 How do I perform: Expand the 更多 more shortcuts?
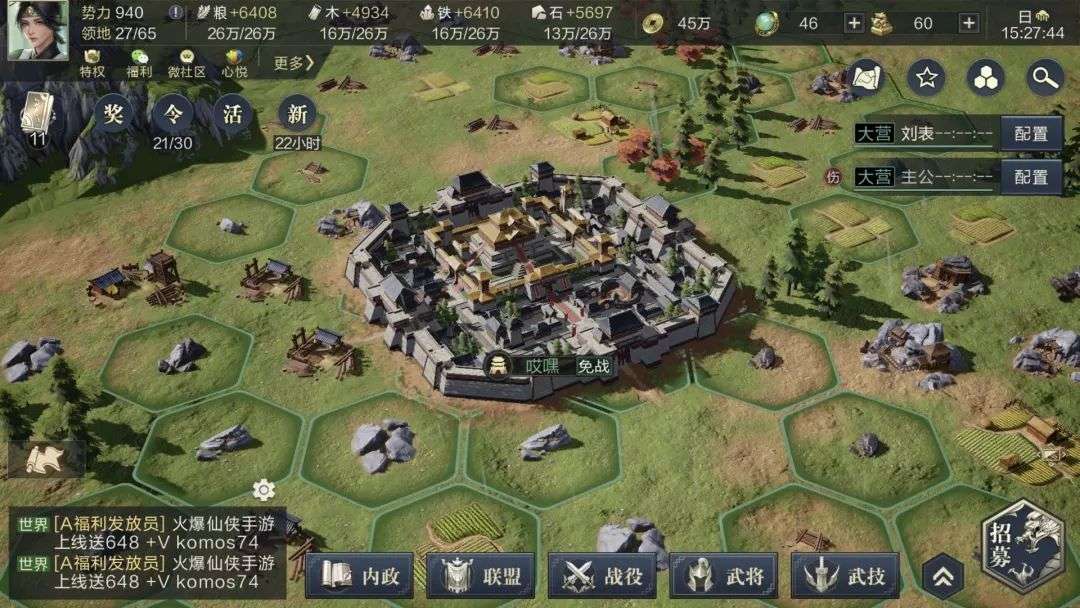(294, 63)
